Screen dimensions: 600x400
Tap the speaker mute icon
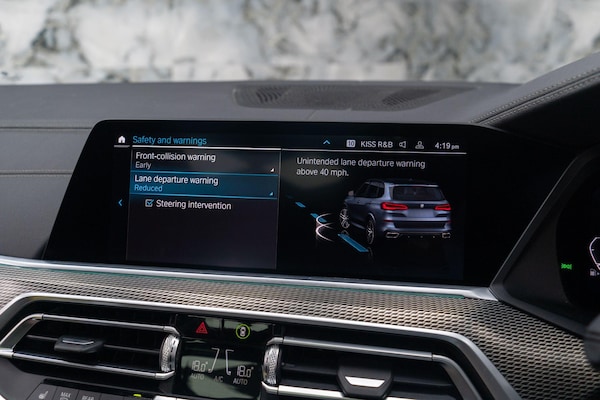402,144
